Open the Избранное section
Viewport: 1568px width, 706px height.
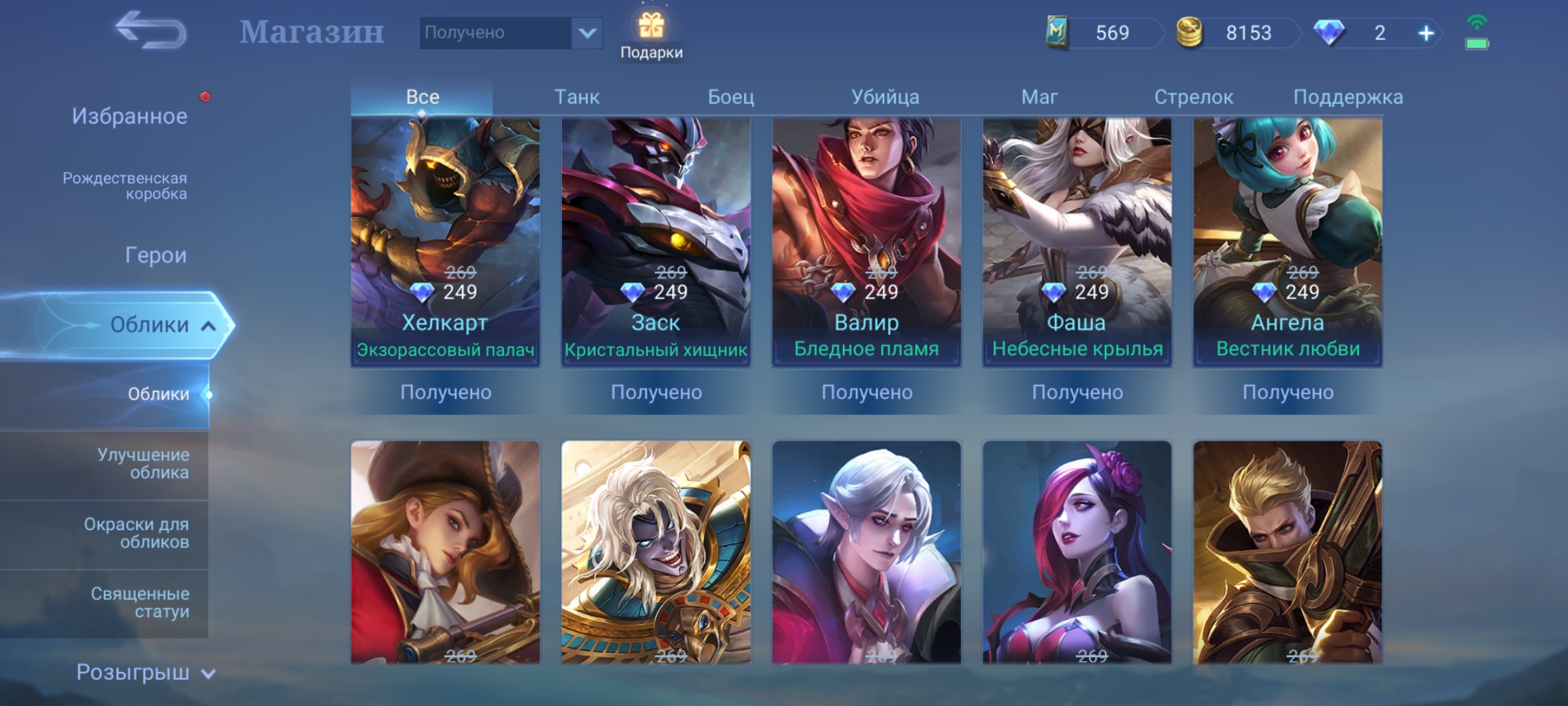pyautogui.click(x=129, y=116)
